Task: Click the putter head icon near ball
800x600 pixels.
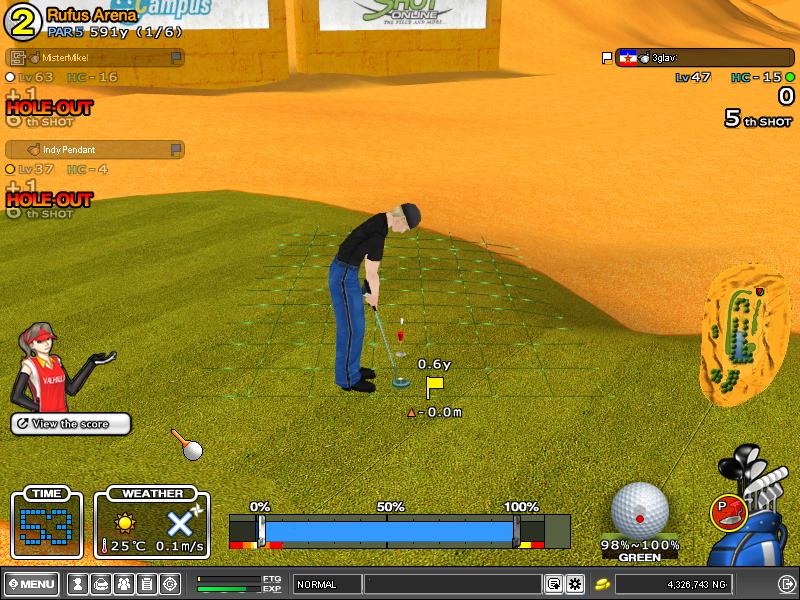Action: pos(186,446)
